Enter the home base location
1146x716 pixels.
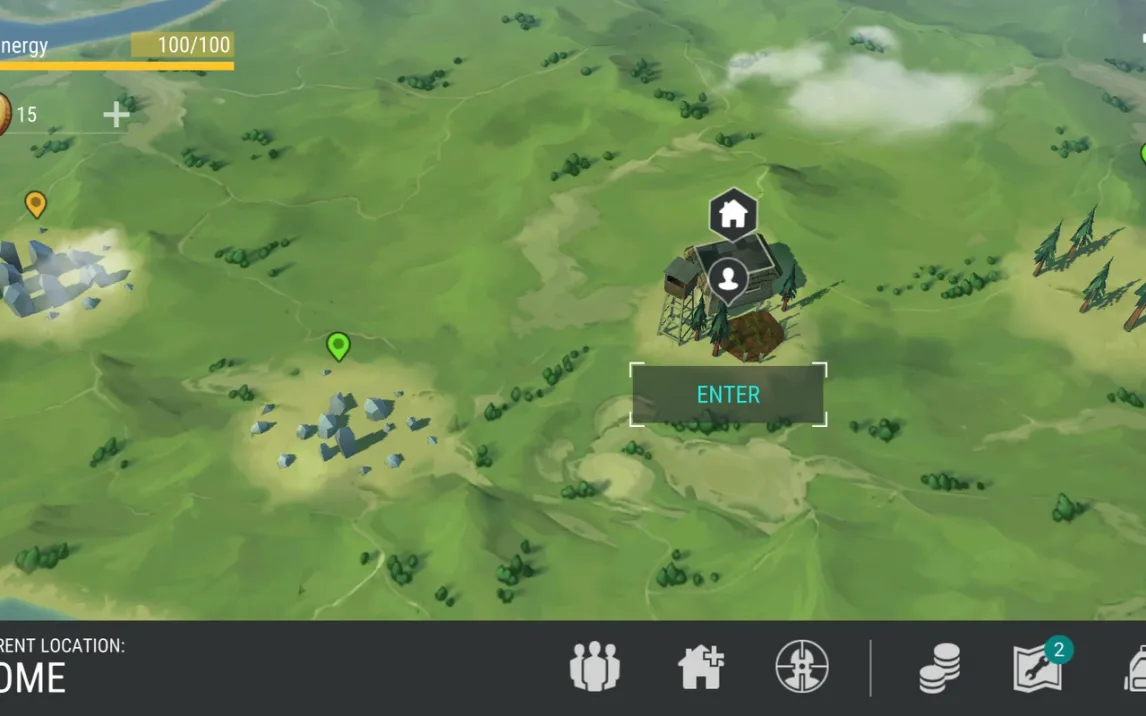click(x=728, y=395)
